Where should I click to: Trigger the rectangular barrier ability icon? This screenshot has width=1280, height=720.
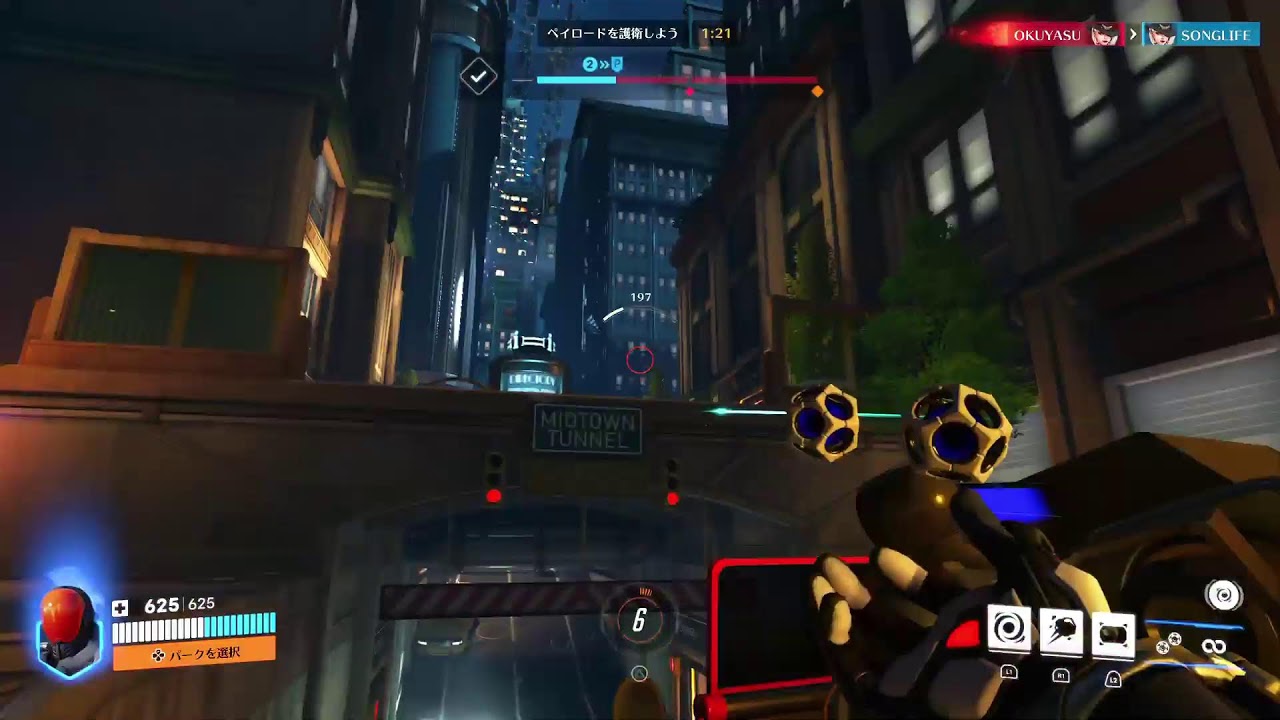1114,633
